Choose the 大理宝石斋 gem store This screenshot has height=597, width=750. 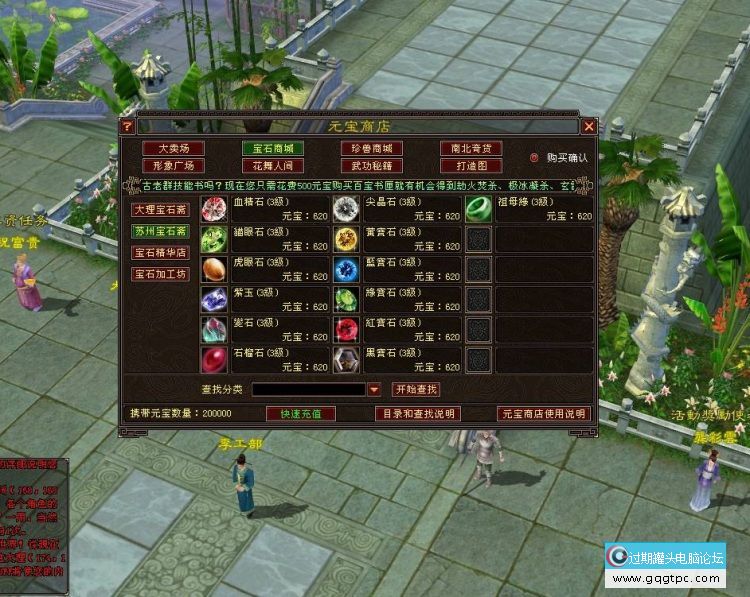(x=160, y=210)
